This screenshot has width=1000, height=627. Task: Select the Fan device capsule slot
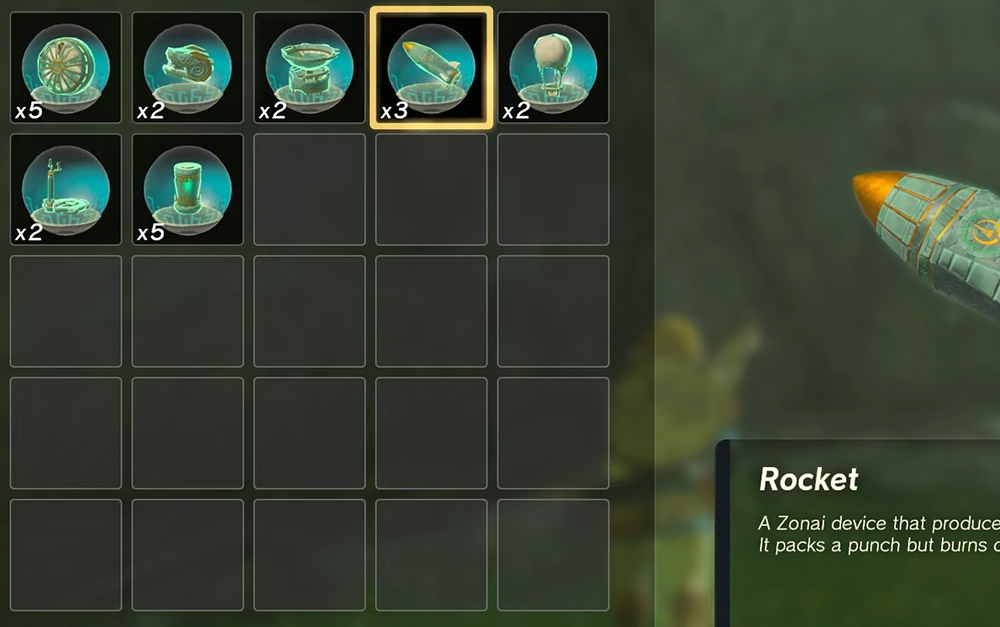(x=66, y=68)
